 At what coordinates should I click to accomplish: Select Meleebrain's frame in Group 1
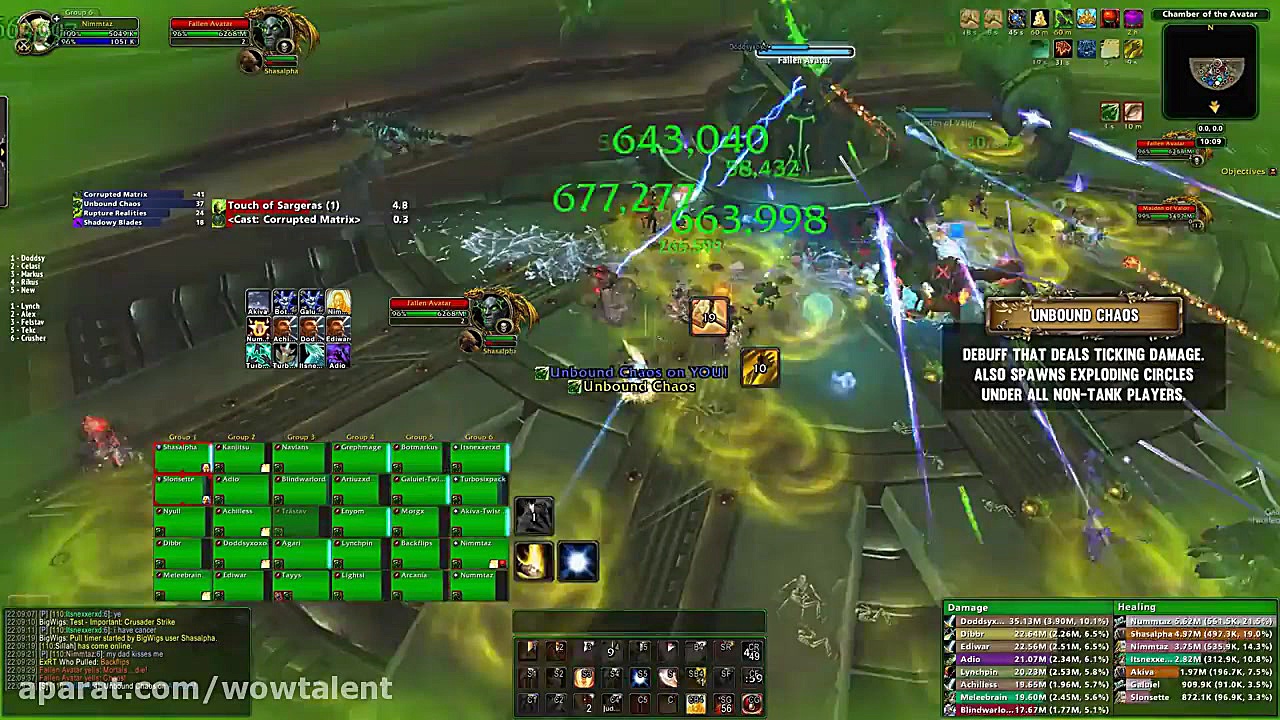[180, 576]
